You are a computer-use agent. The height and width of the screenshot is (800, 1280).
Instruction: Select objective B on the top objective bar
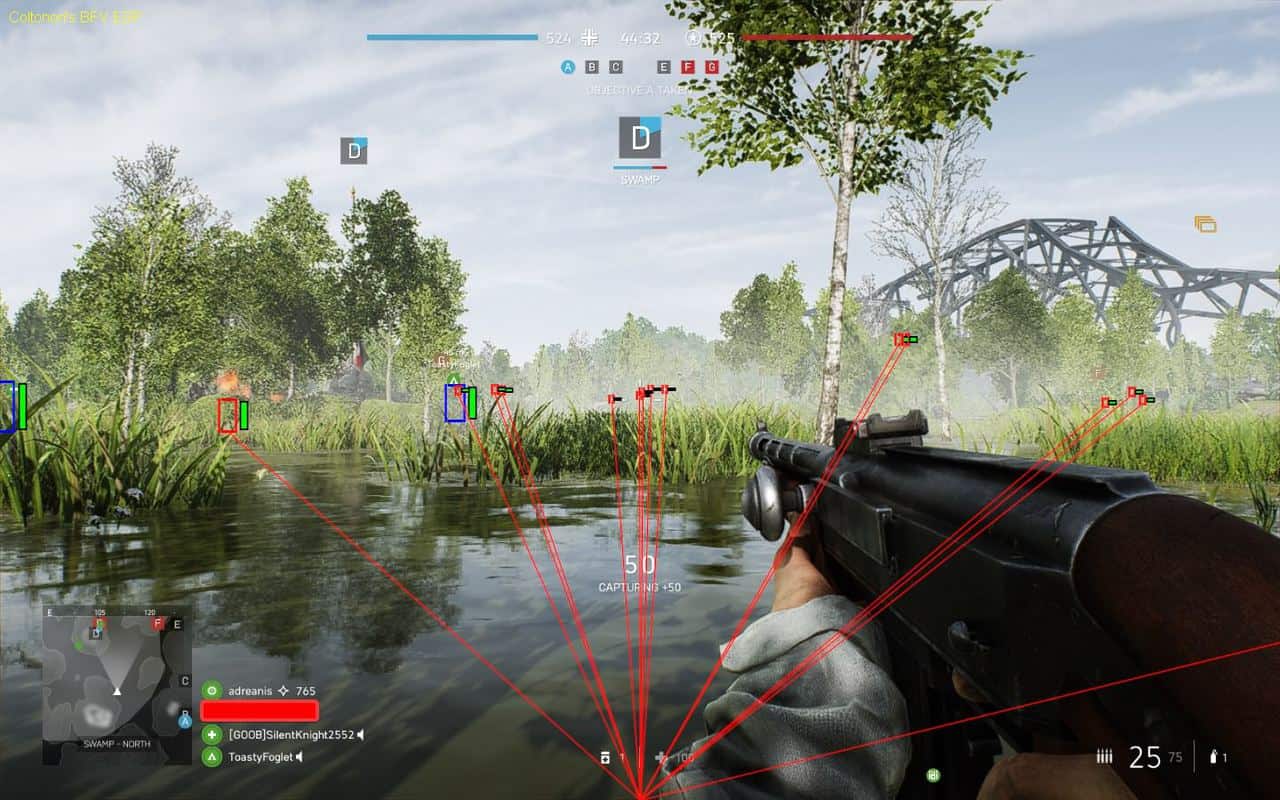click(592, 67)
